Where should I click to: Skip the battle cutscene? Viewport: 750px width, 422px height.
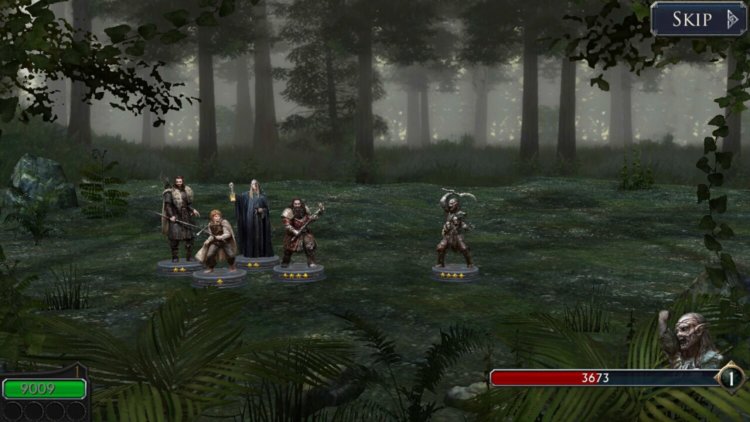pyautogui.click(x=698, y=19)
